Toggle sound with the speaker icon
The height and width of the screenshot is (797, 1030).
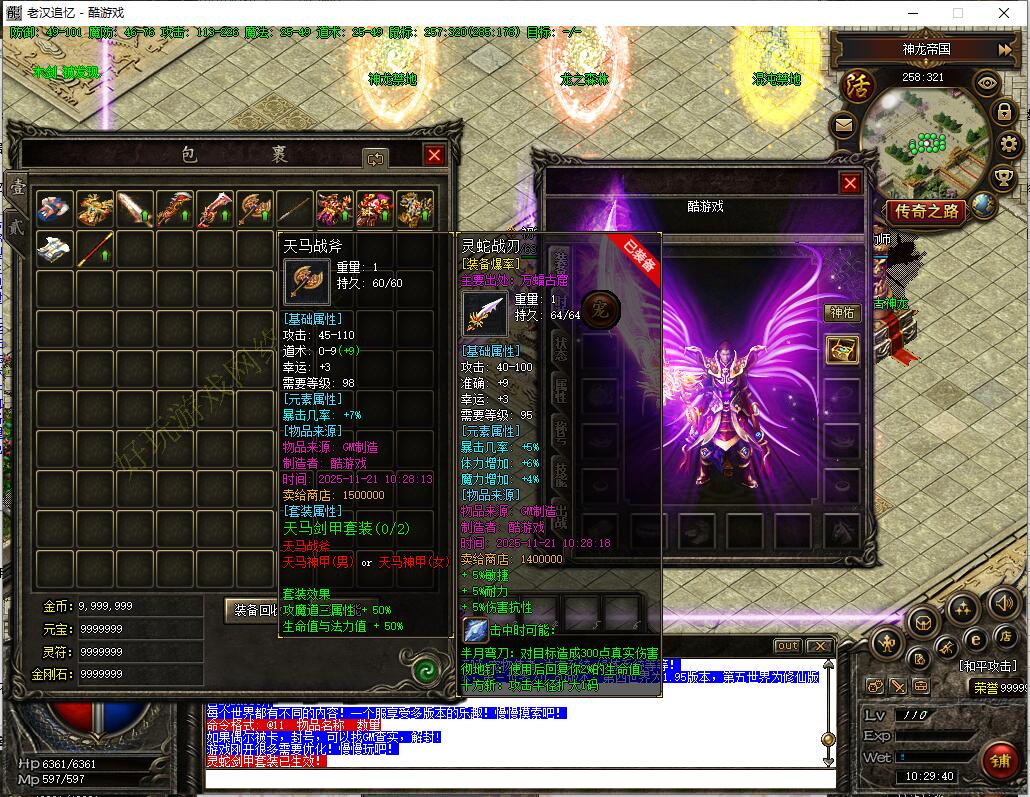1003,602
